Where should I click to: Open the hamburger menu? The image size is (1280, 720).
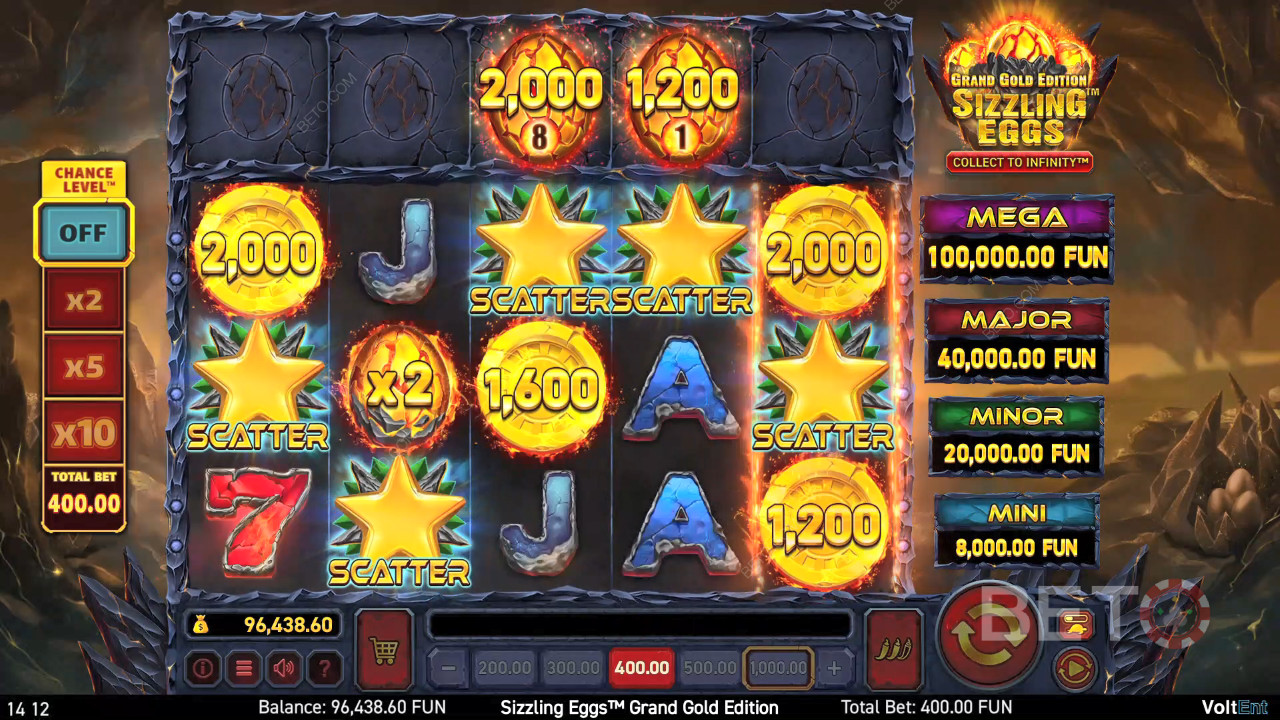(243, 668)
